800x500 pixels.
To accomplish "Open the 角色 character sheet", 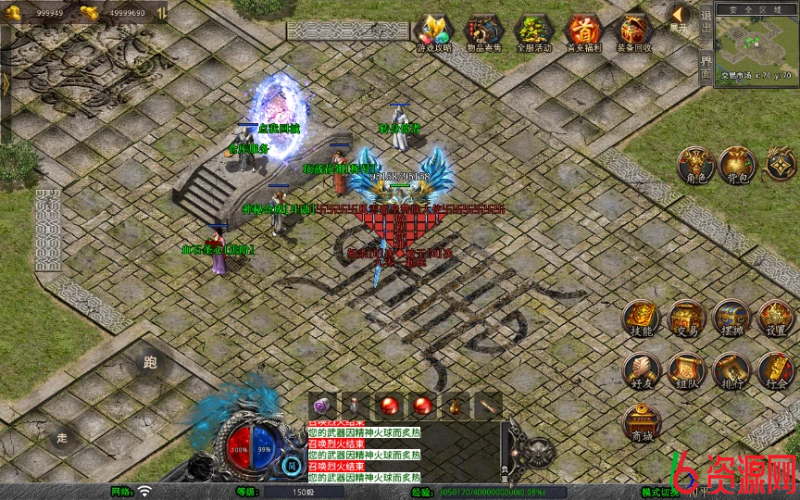I will (x=696, y=165).
